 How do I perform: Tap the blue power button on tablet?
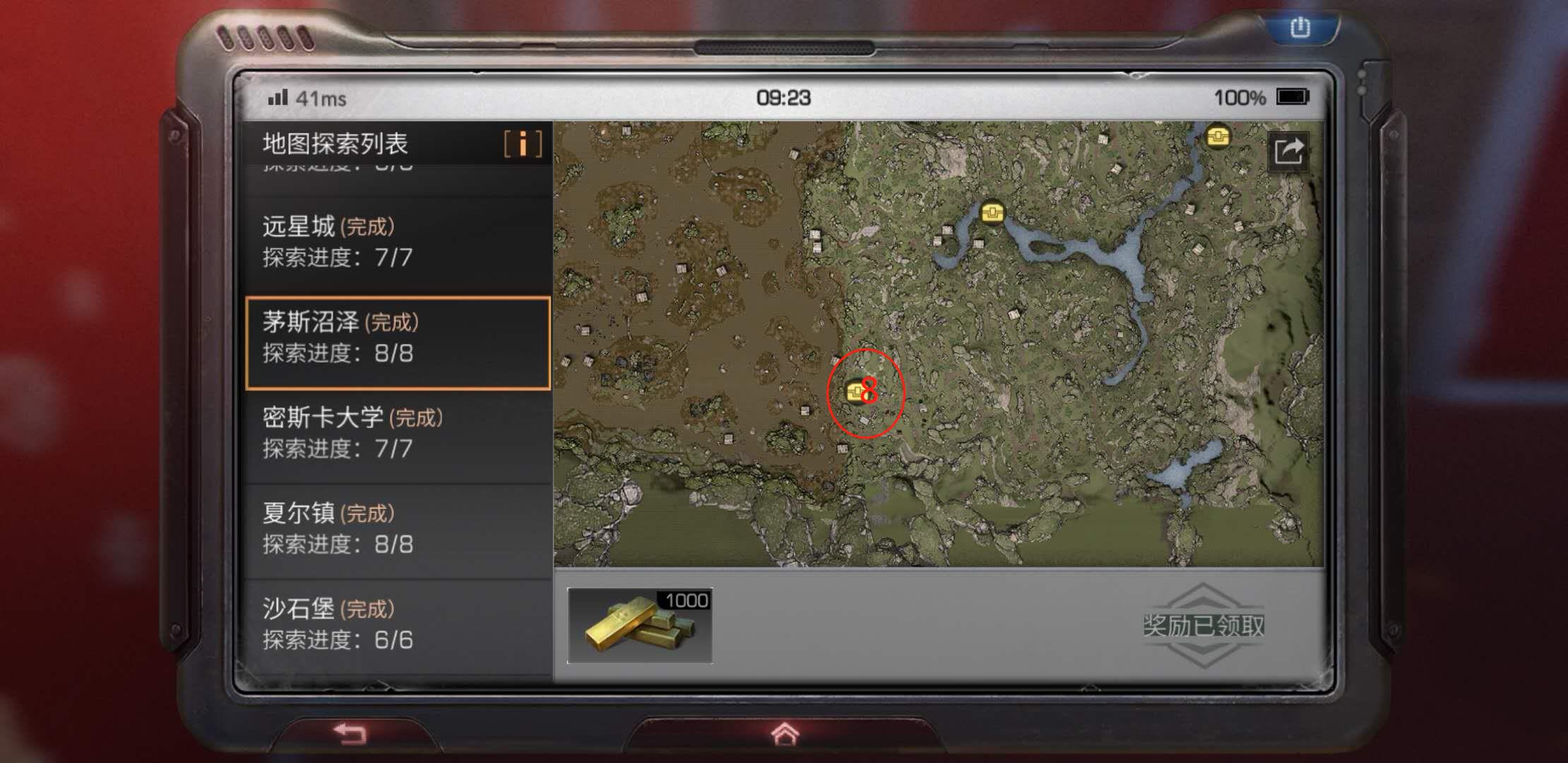[x=1300, y=28]
